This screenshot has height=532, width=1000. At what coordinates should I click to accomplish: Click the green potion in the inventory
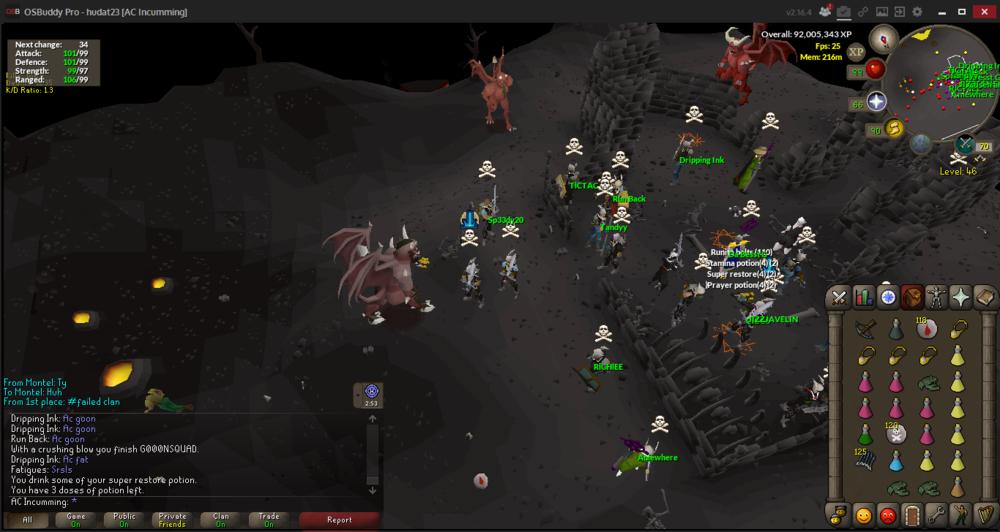866,434
